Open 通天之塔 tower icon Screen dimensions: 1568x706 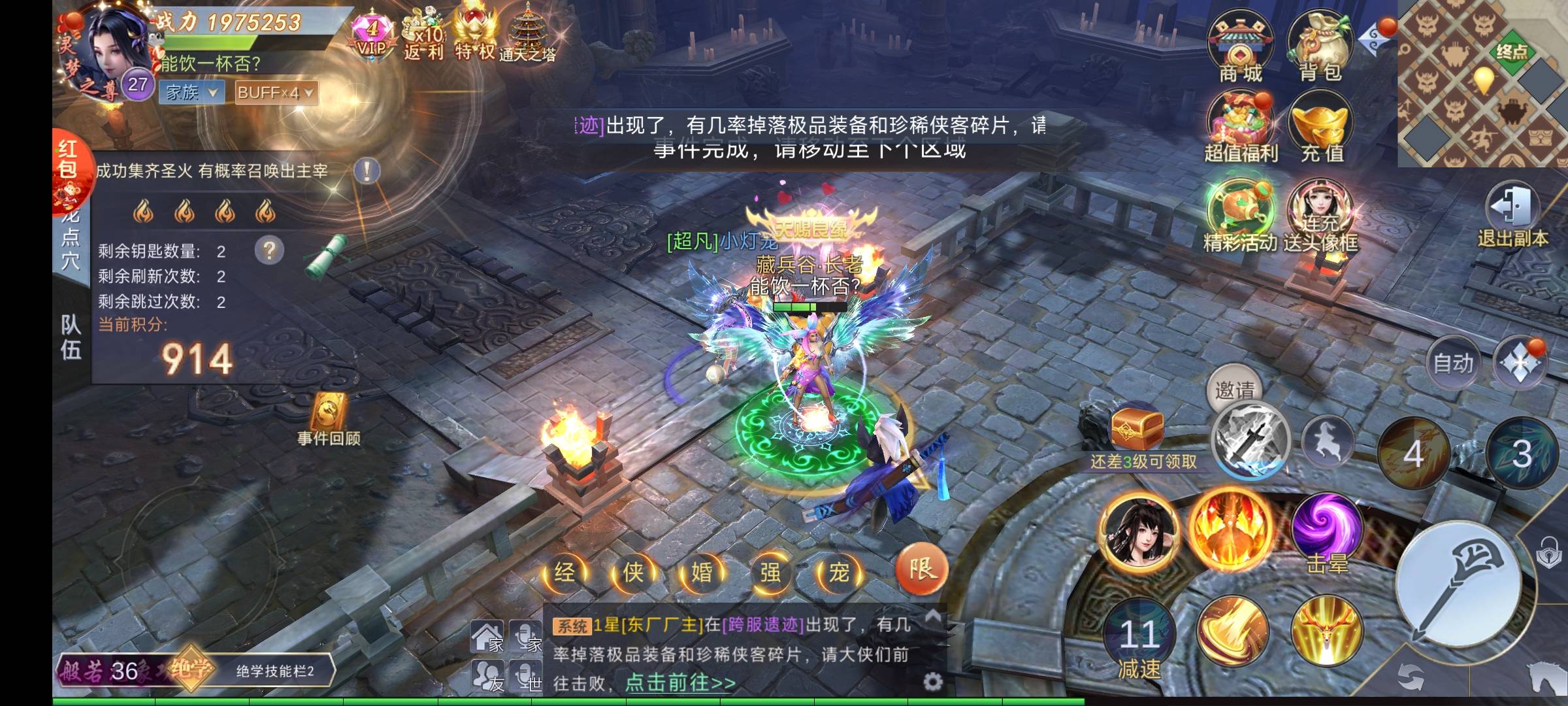pyautogui.click(x=527, y=34)
